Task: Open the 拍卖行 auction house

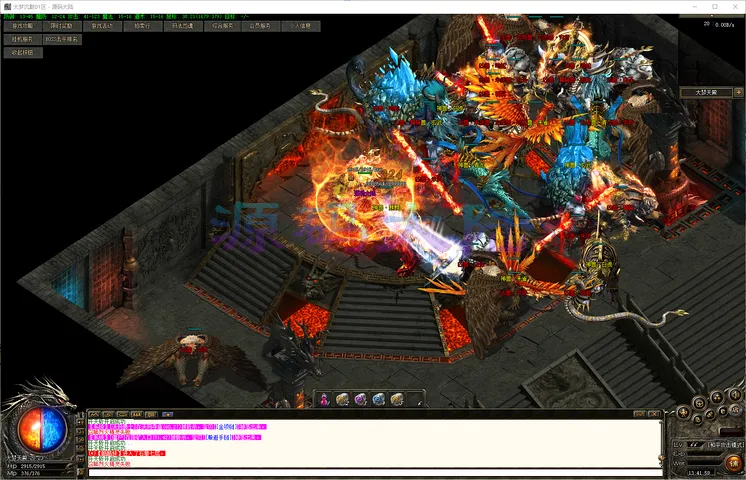Action: [x=143, y=27]
